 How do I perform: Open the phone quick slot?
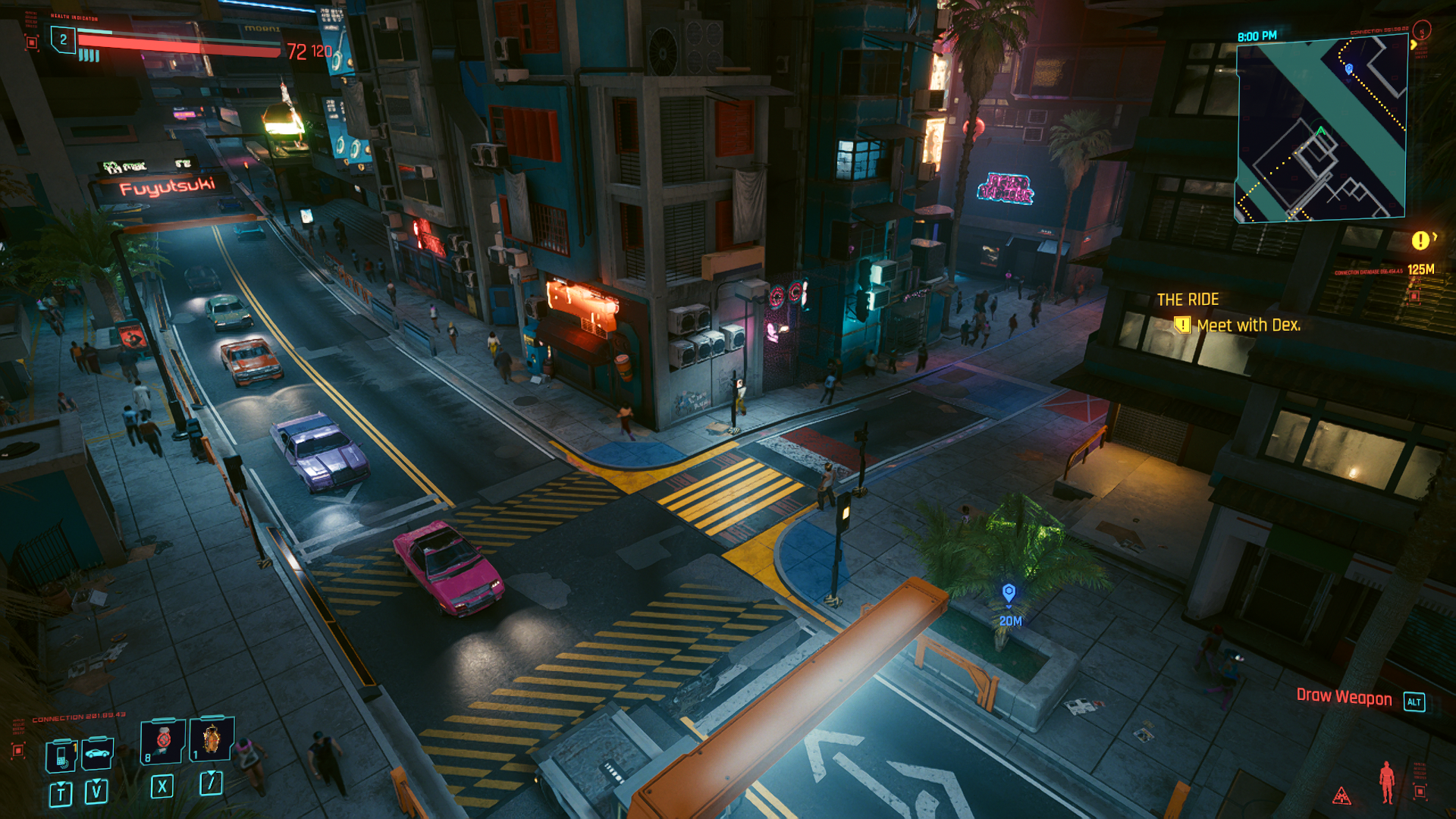click(61, 755)
